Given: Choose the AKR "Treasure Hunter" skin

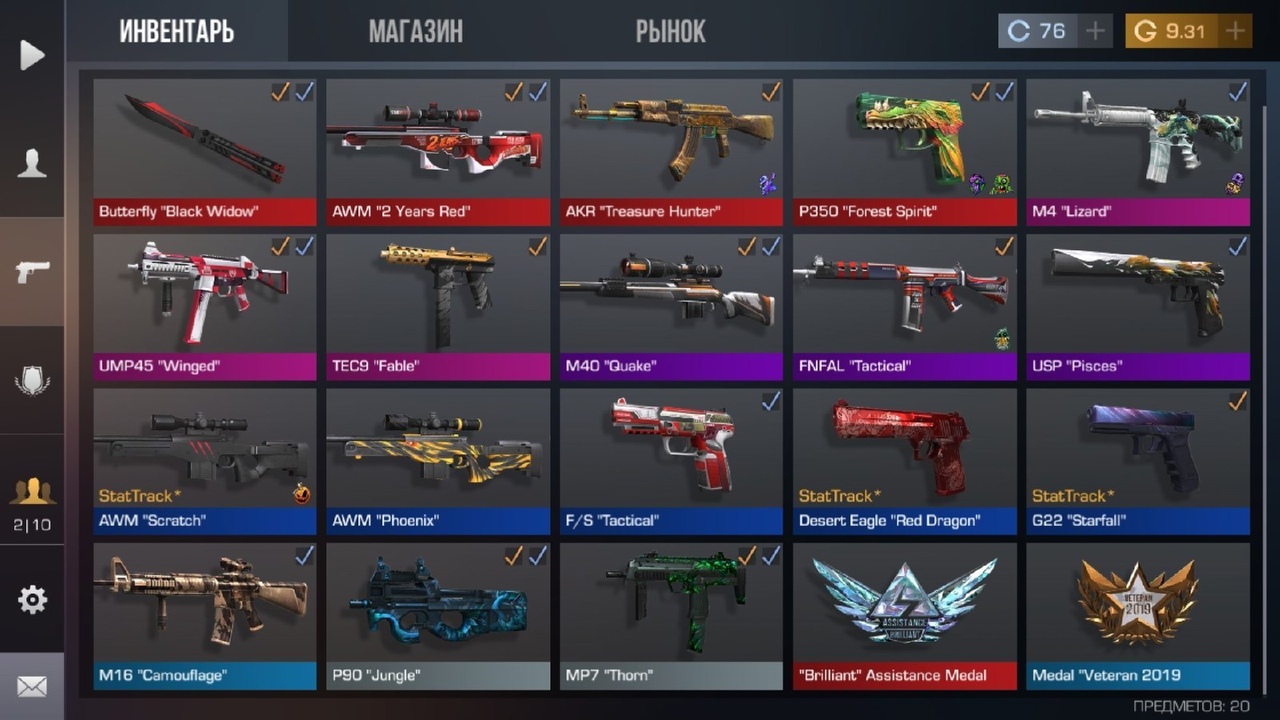Looking at the screenshot, I should [671, 150].
